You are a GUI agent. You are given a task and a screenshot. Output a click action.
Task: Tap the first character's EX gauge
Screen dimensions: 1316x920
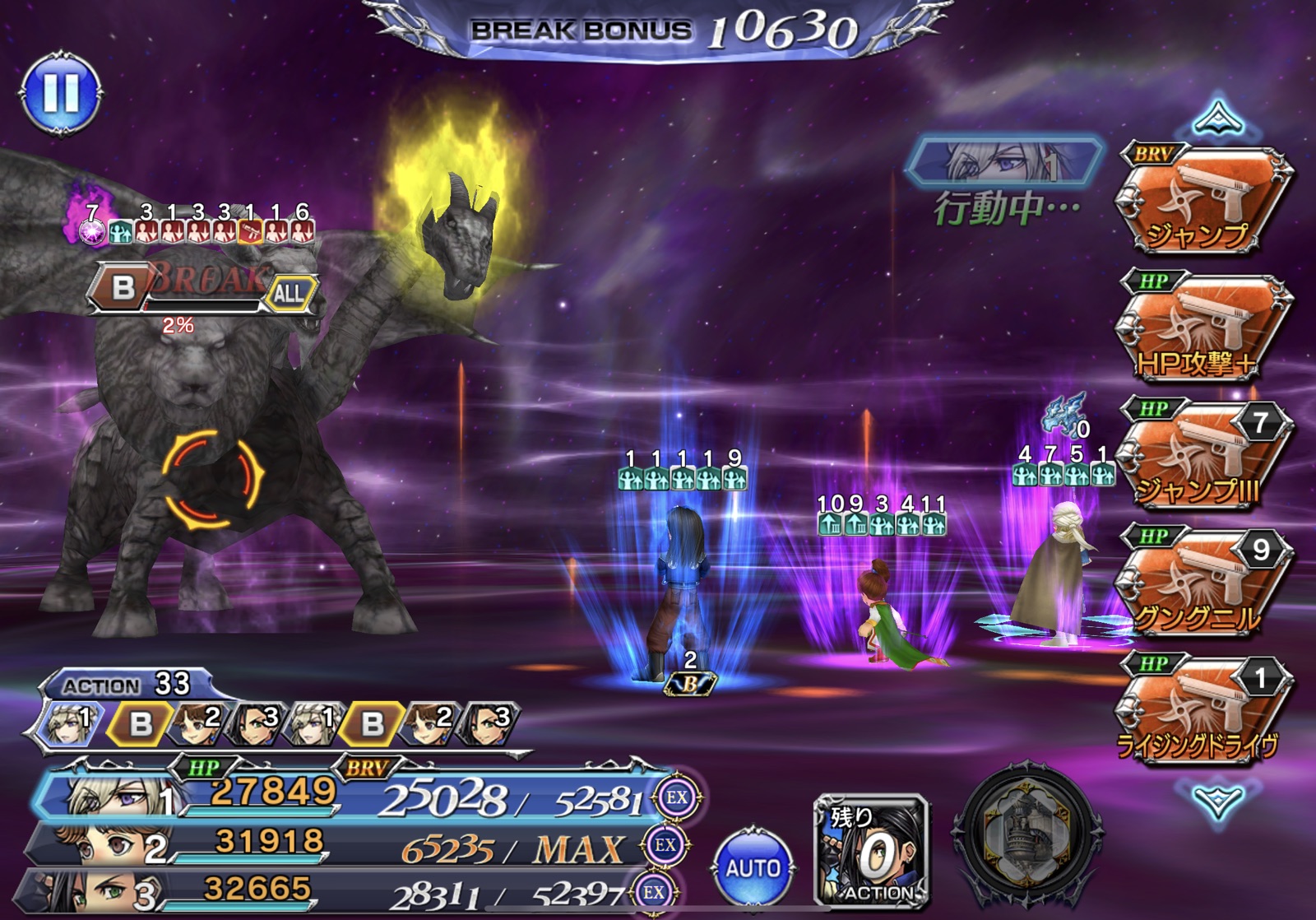tap(677, 797)
